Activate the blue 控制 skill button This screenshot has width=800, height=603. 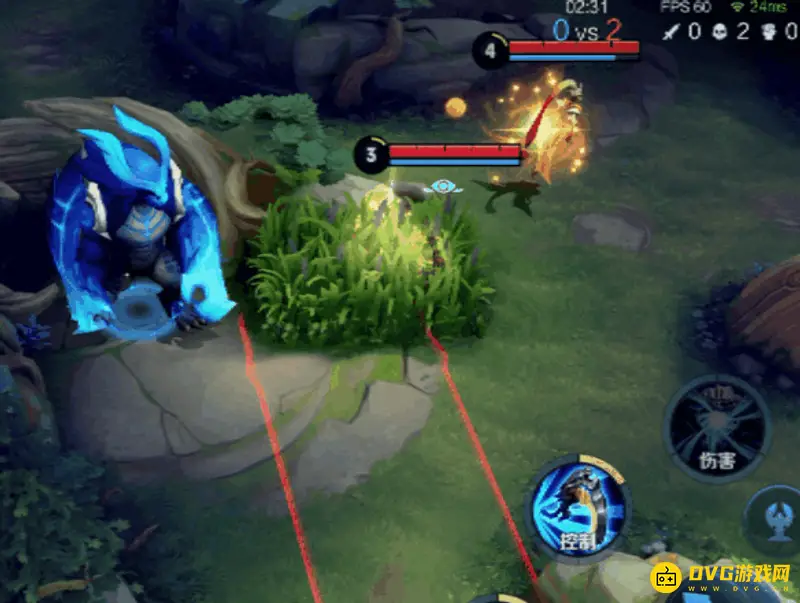click(579, 510)
